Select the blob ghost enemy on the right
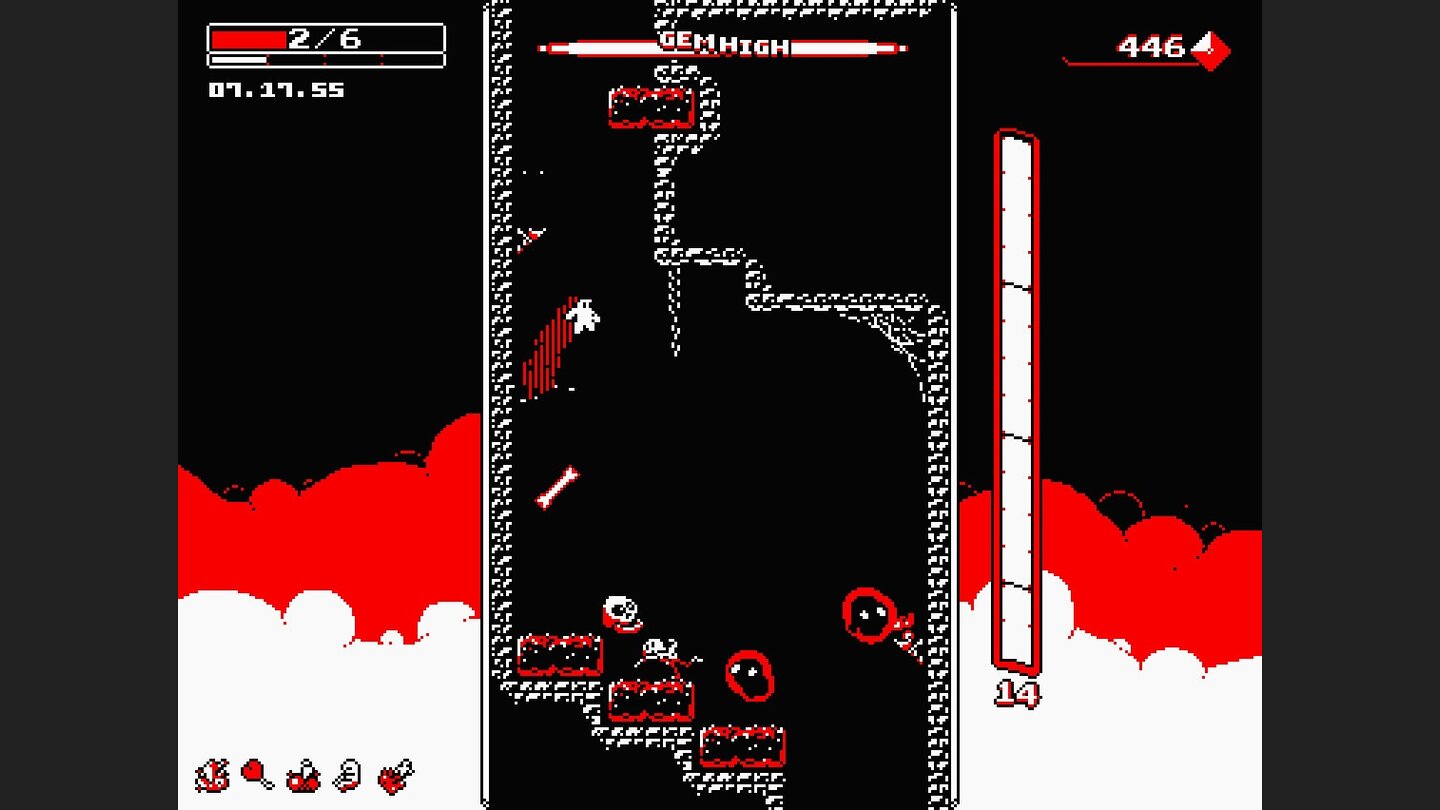The width and height of the screenshot is (1440, 810). 868,615
